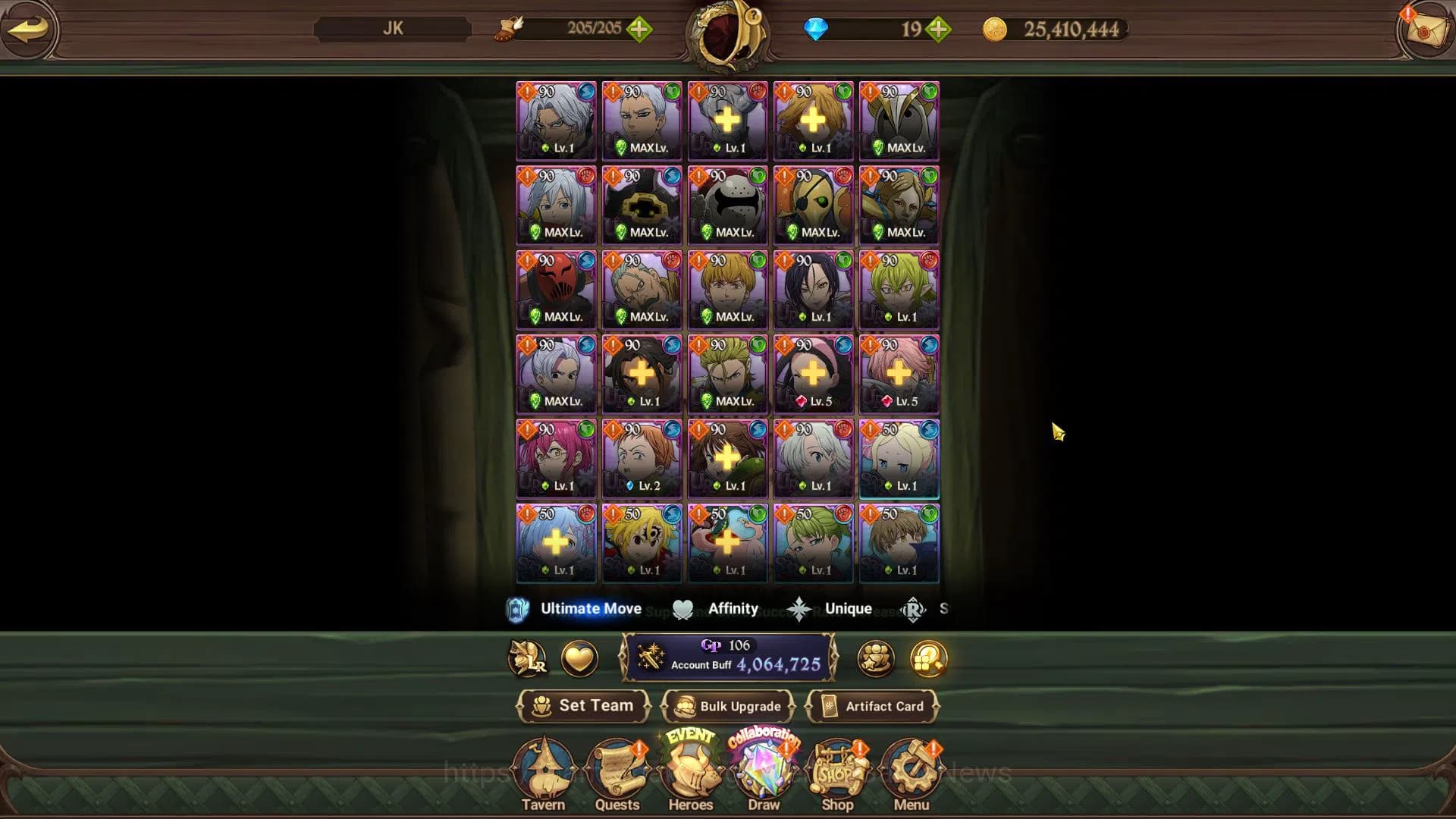Switch to the Affinity filter
The height and width of the screenshot is (819, 1456).
pyautogui.click(x=716, y=609)
